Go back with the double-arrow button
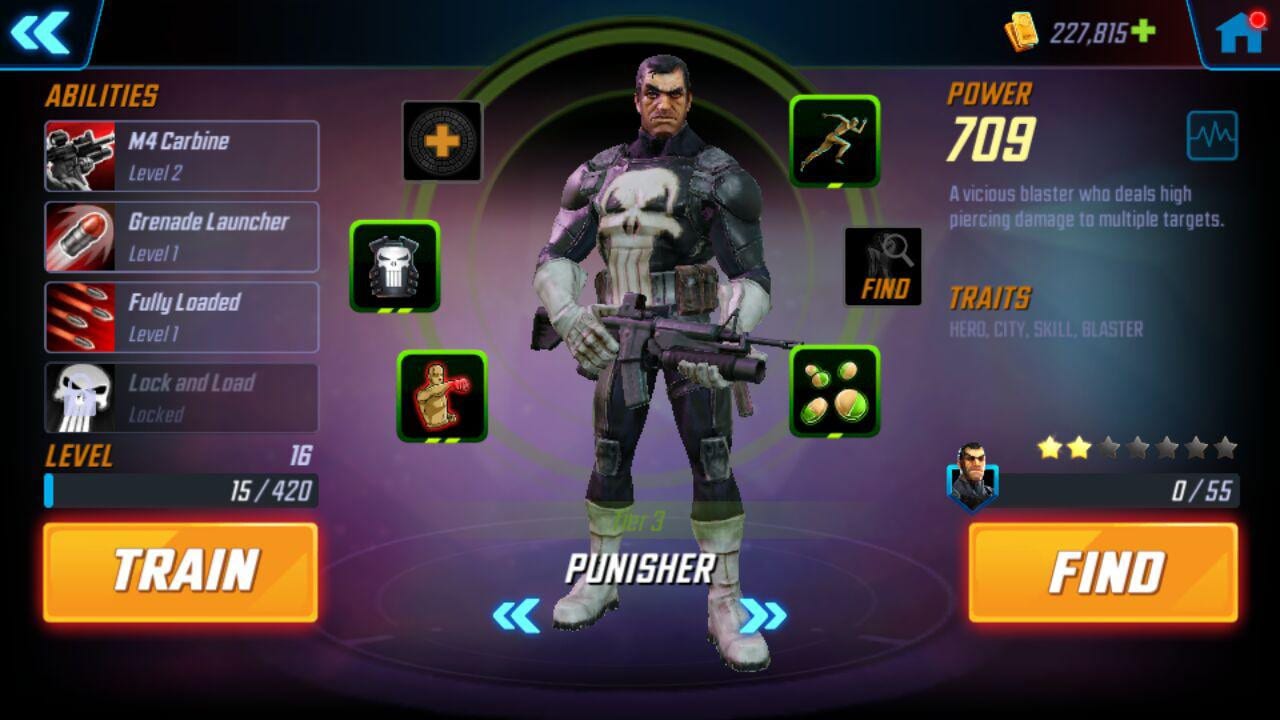Viewport: 1280px width, 720px height. (x=41, y=33)
